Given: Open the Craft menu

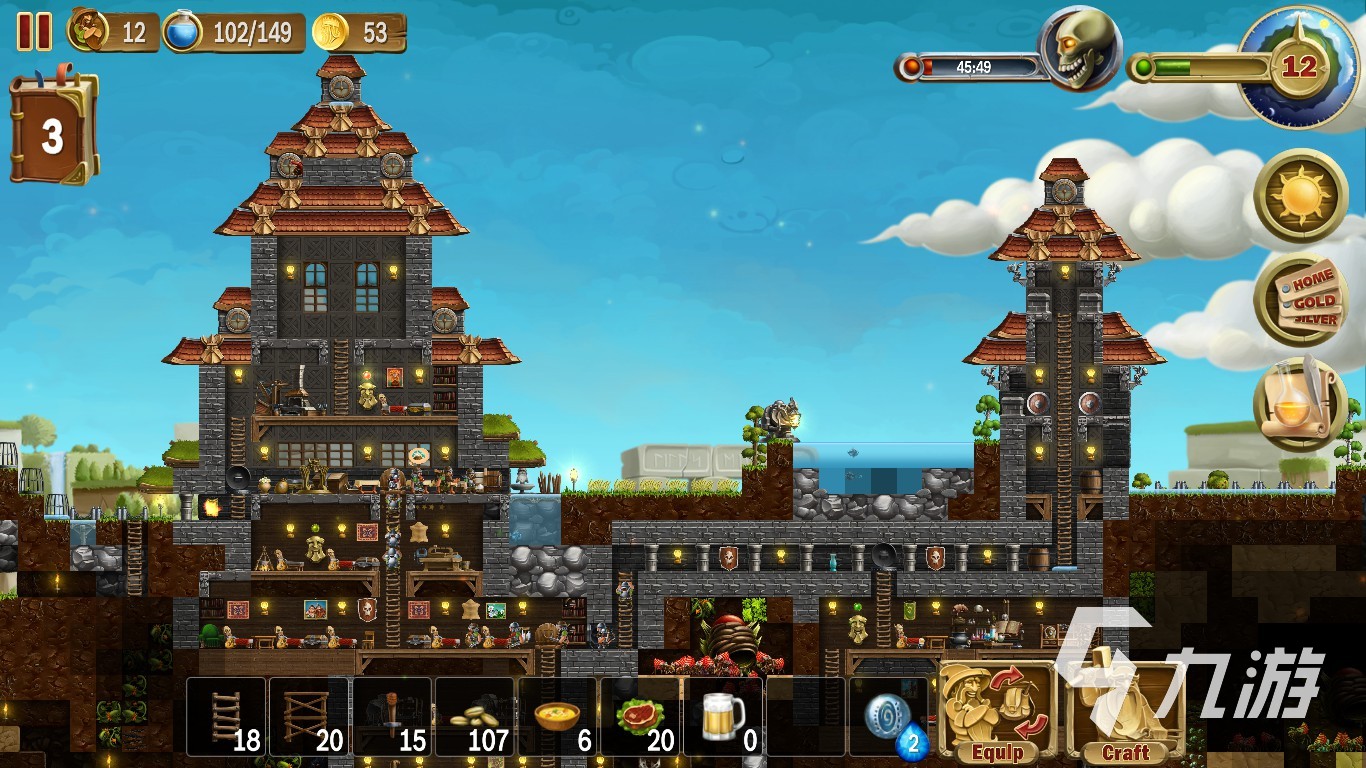Looking at the screenshot, I should click(x=1124, y=710).
